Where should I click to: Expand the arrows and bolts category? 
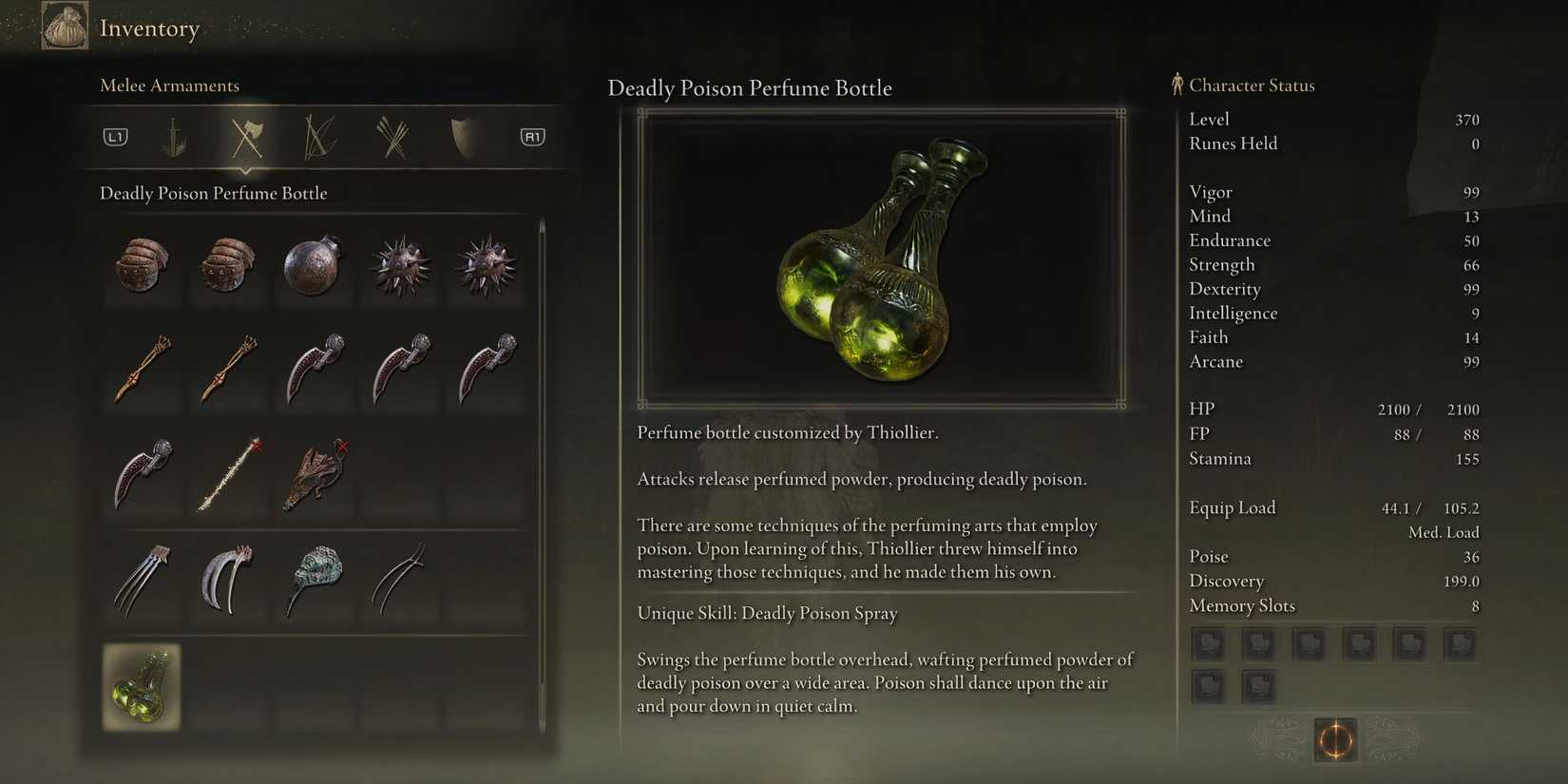[394, 136]
